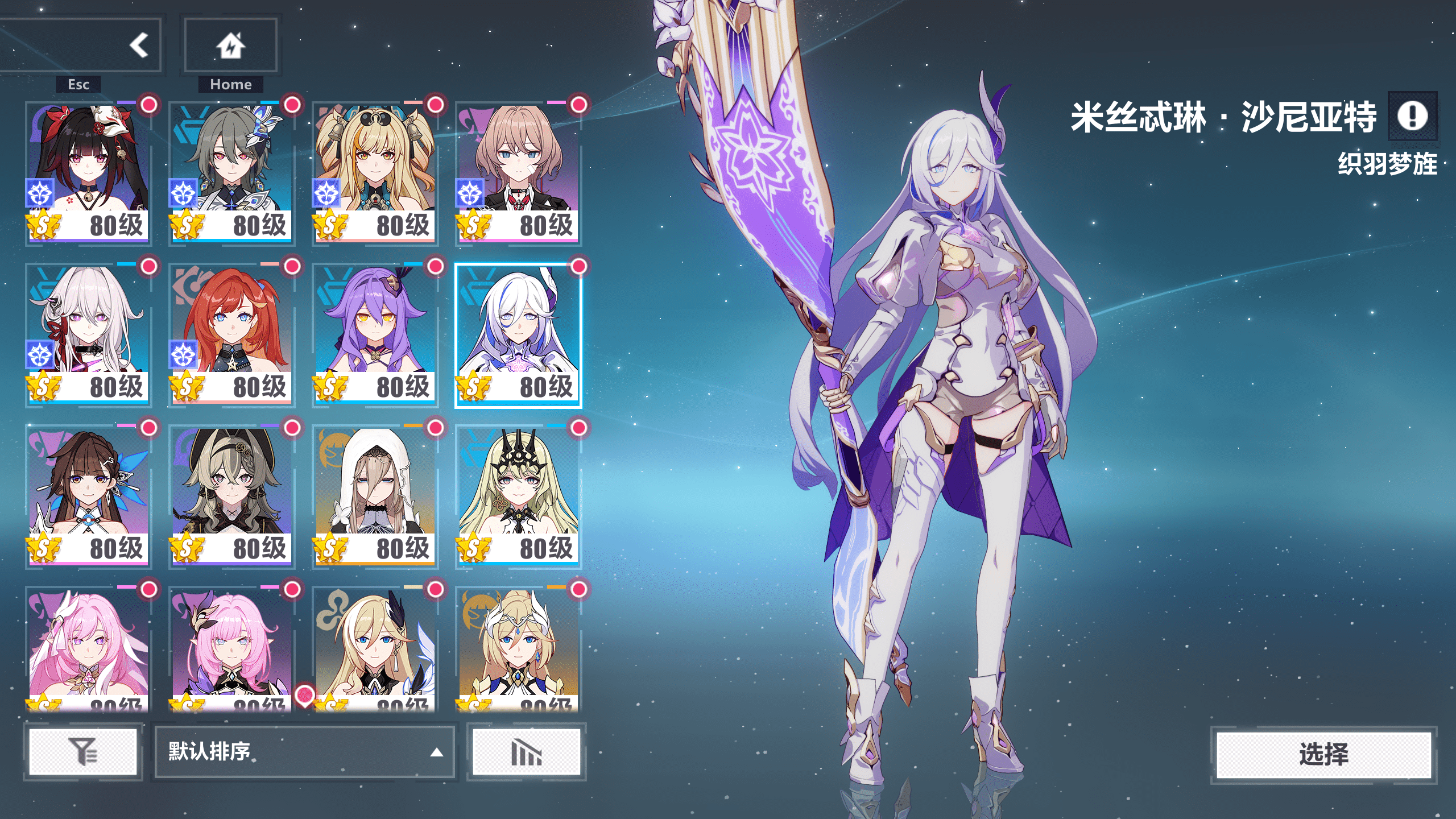The height and width of the screenshot is (819, 1456).
Task: Confirm with the 选择 button
Action: click(1323, 755)
